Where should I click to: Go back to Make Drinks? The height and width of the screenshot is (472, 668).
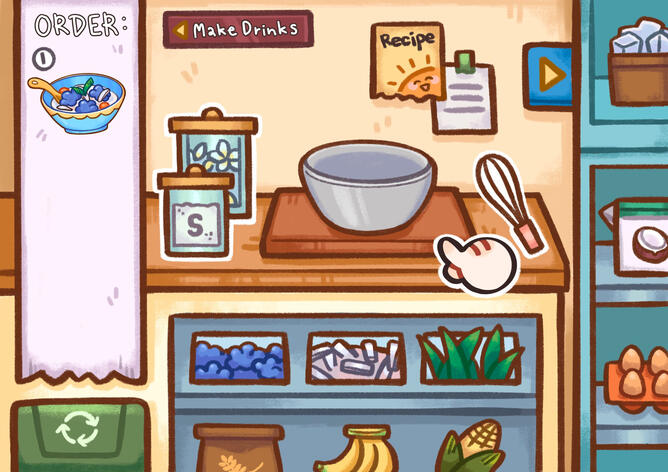(238, 29)
